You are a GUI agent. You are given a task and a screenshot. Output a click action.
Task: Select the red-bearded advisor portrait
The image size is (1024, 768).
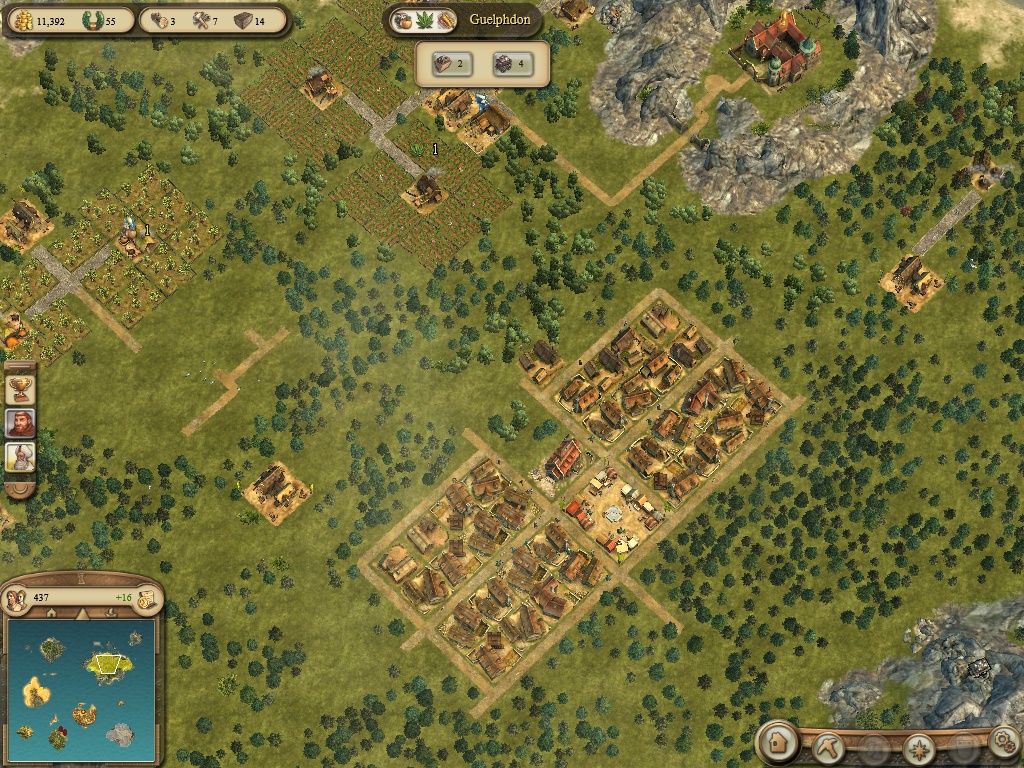[20, 422]
